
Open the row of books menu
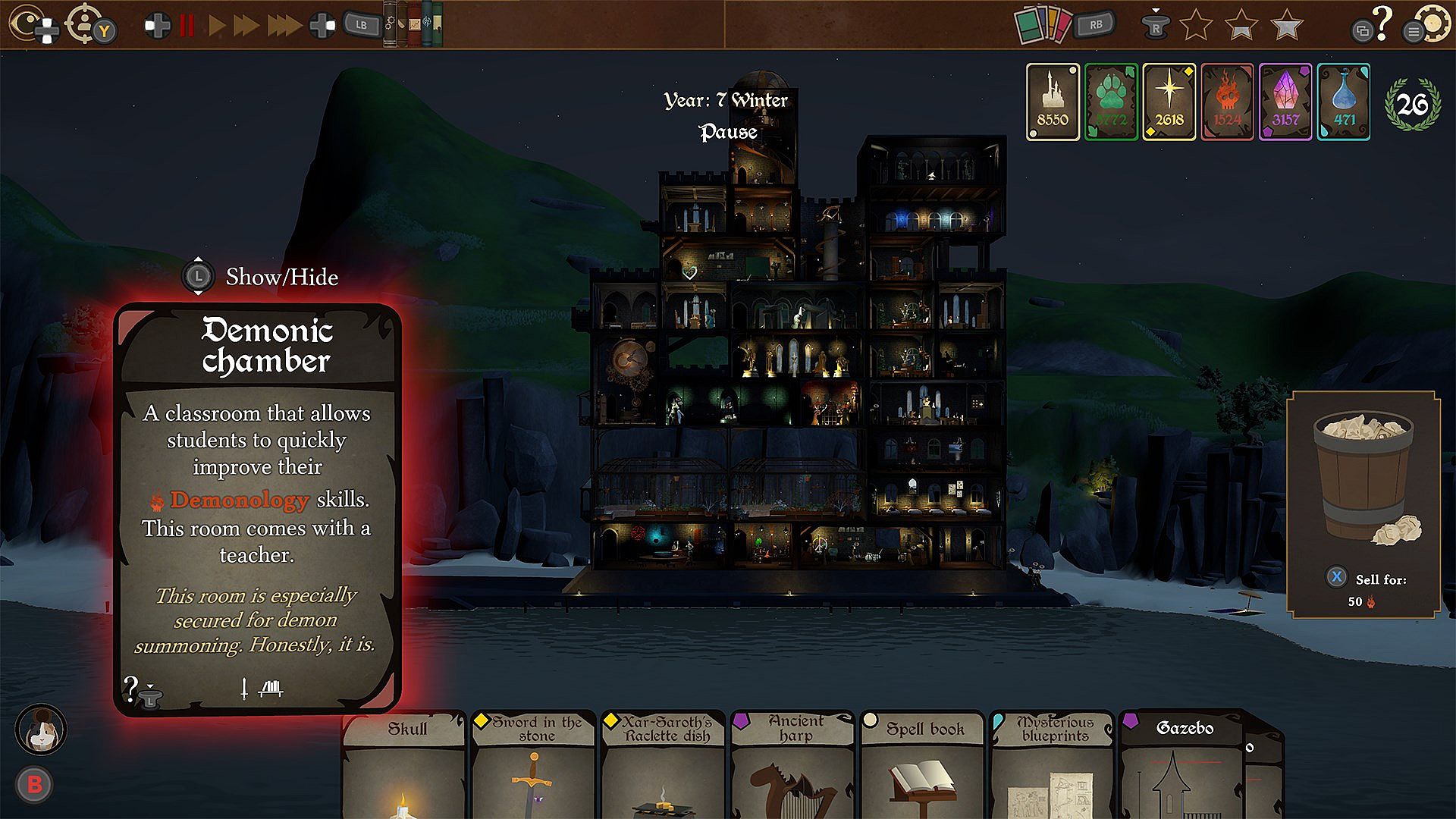(x=413, y=24)
